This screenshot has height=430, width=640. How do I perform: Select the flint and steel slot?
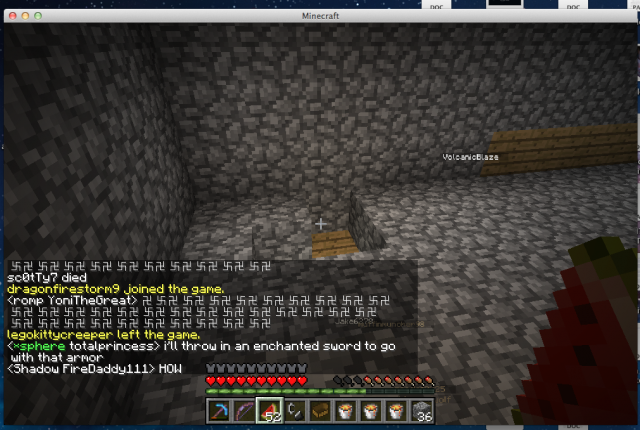[295, 410]
